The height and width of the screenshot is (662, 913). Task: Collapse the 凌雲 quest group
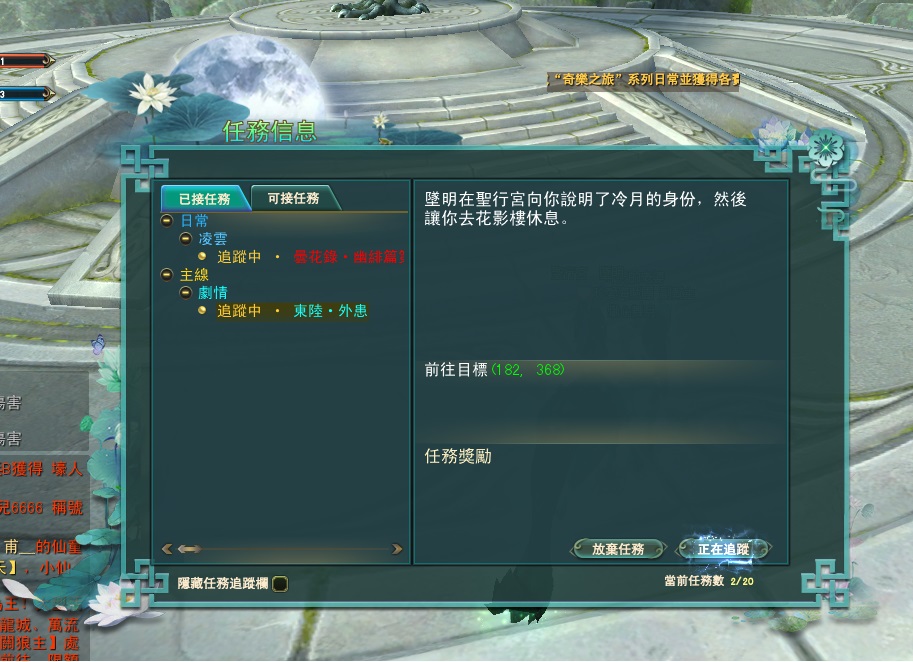[x=185, y=239]
